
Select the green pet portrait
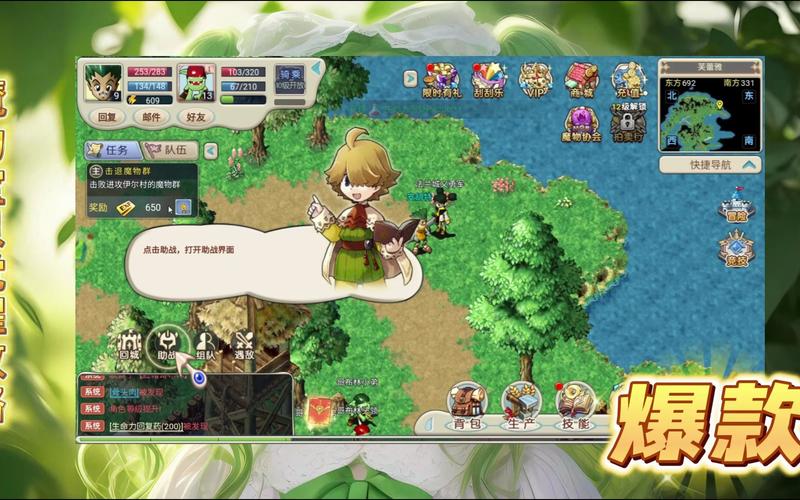196,82
